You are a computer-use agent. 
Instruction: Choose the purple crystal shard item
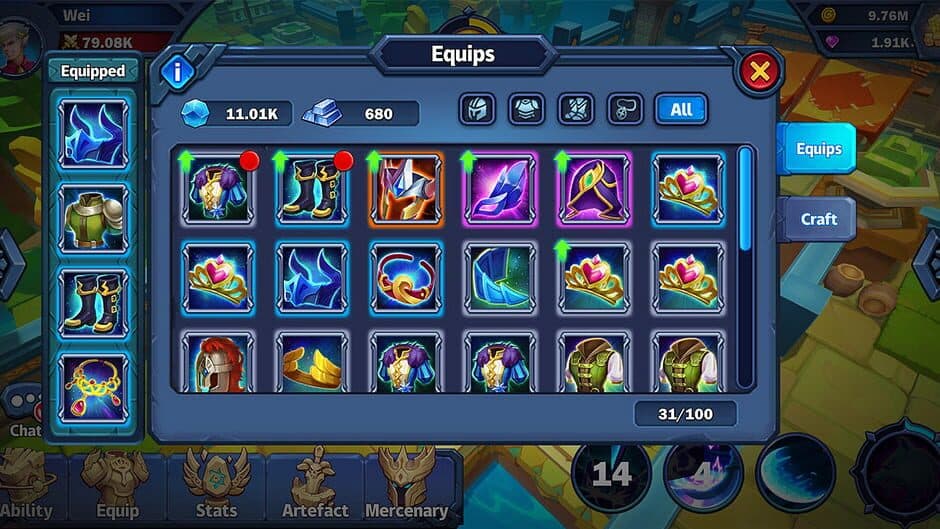[x=499, y=188]
